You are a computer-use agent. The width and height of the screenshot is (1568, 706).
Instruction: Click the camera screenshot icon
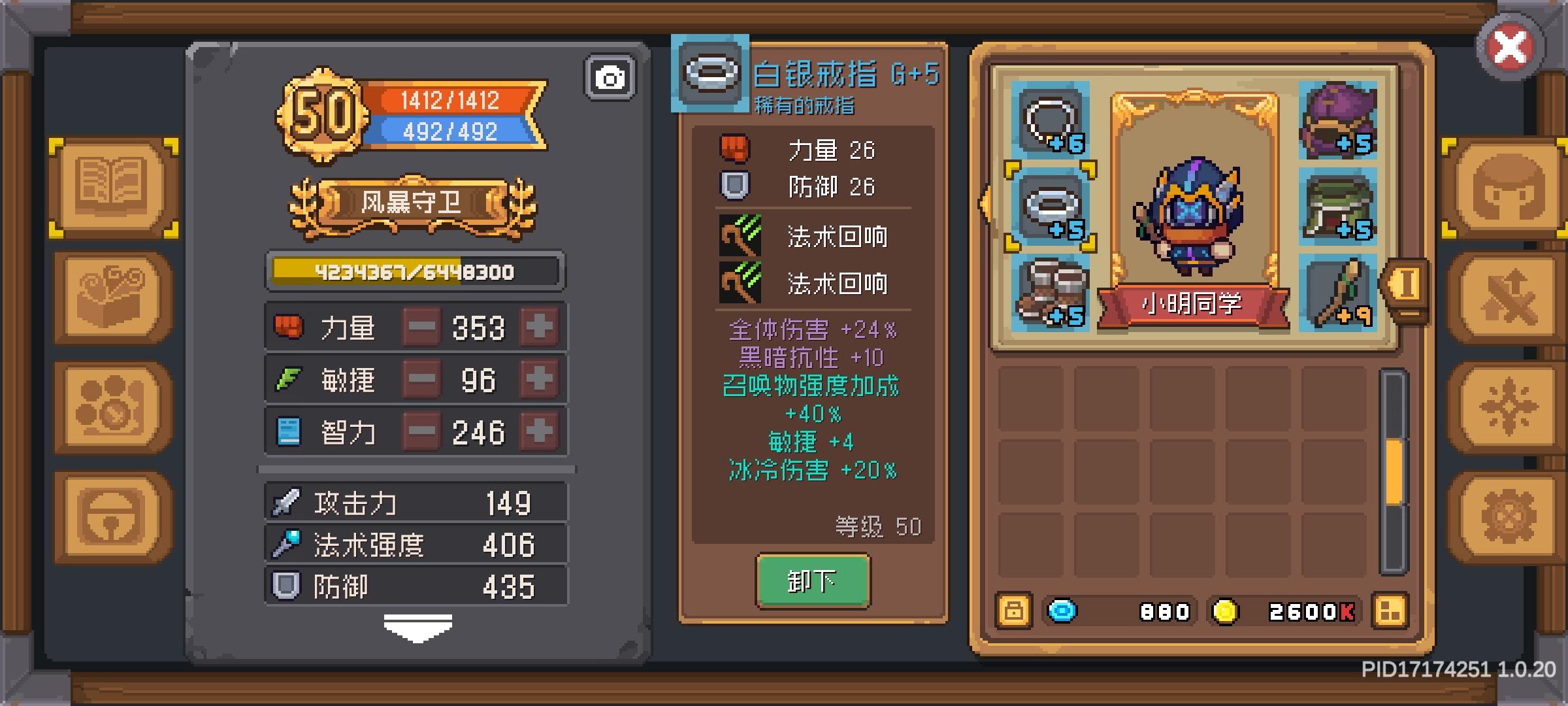coord(610,77)
